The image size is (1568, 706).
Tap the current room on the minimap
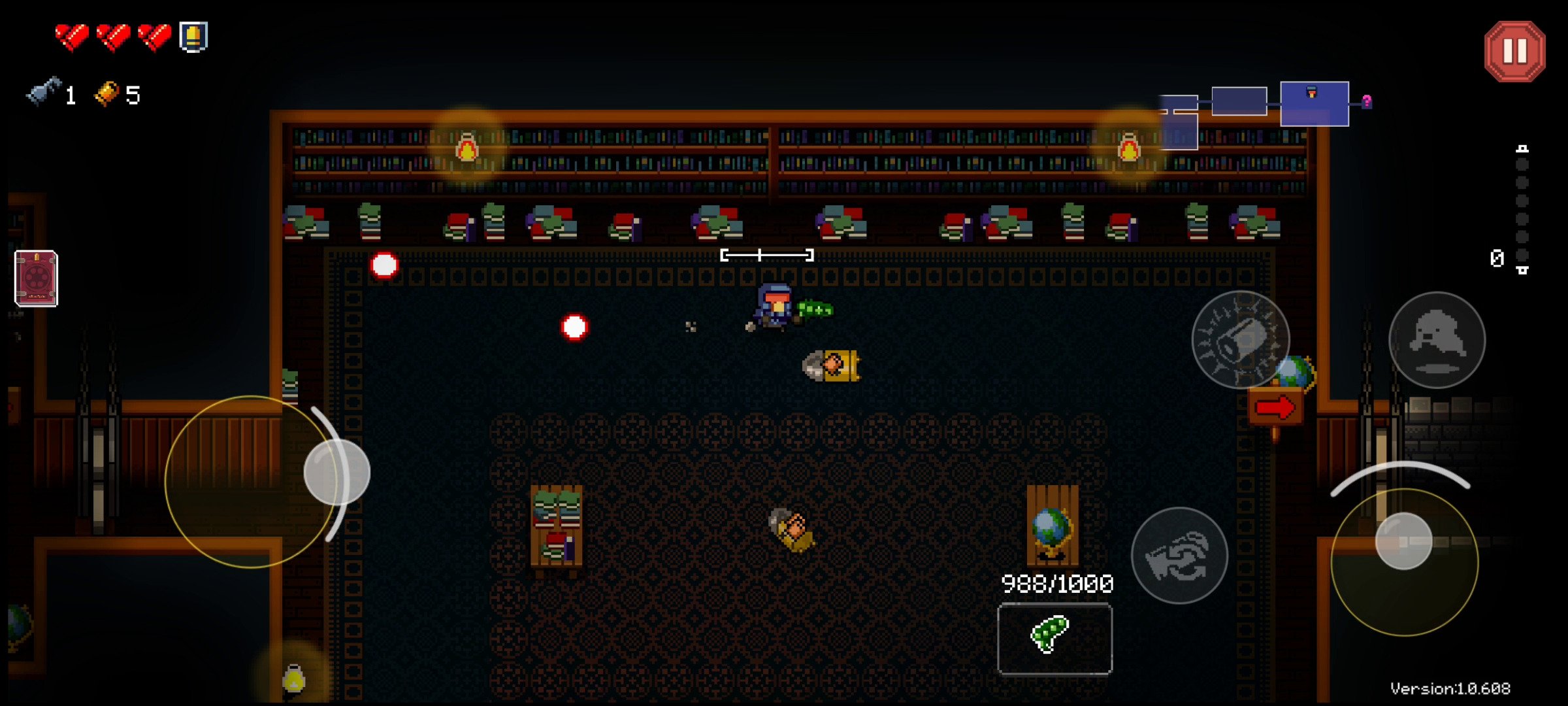(x=1313, y=105)
